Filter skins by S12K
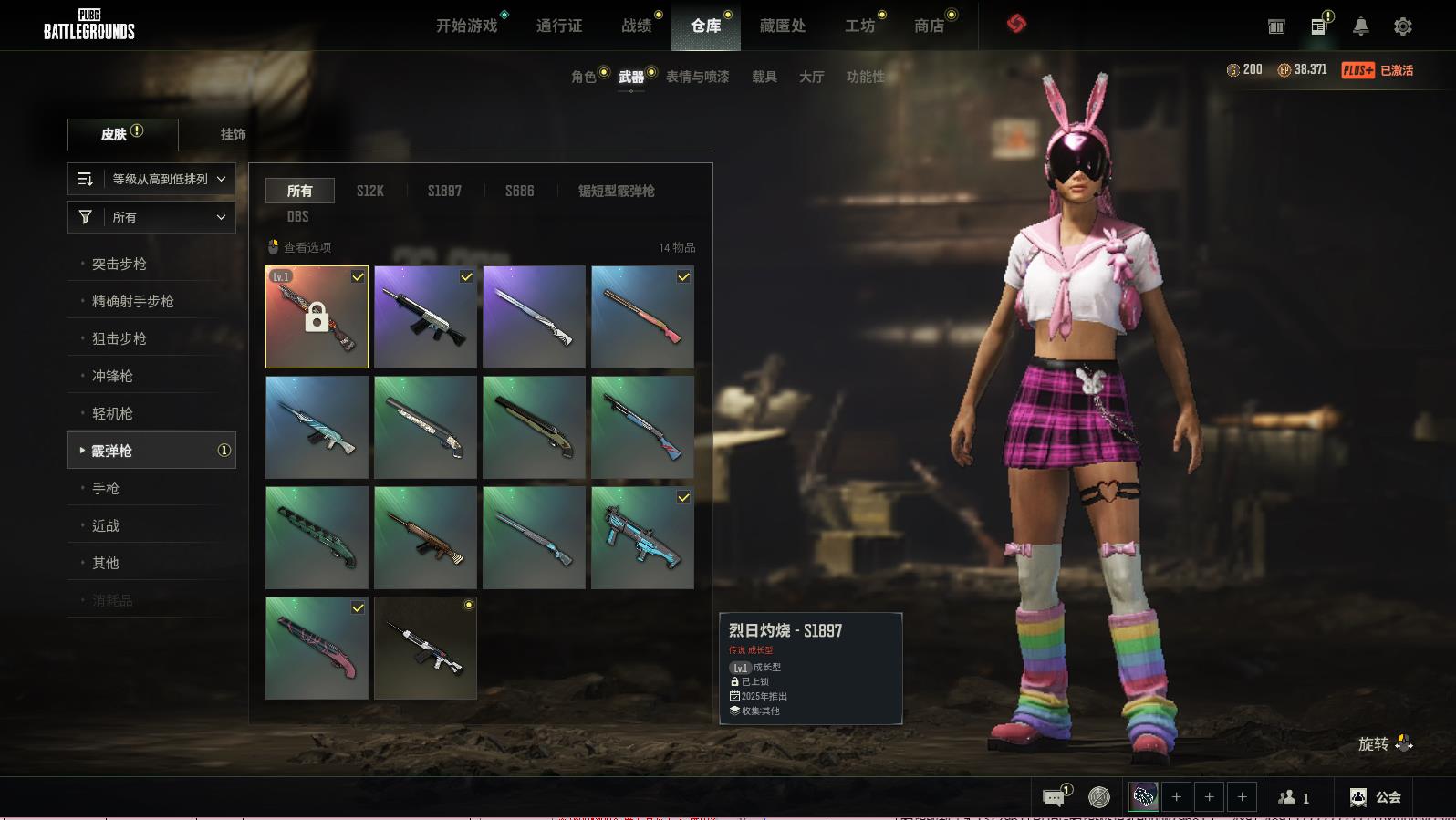This screenshot has width=1456, height=820. coord(370,191)
